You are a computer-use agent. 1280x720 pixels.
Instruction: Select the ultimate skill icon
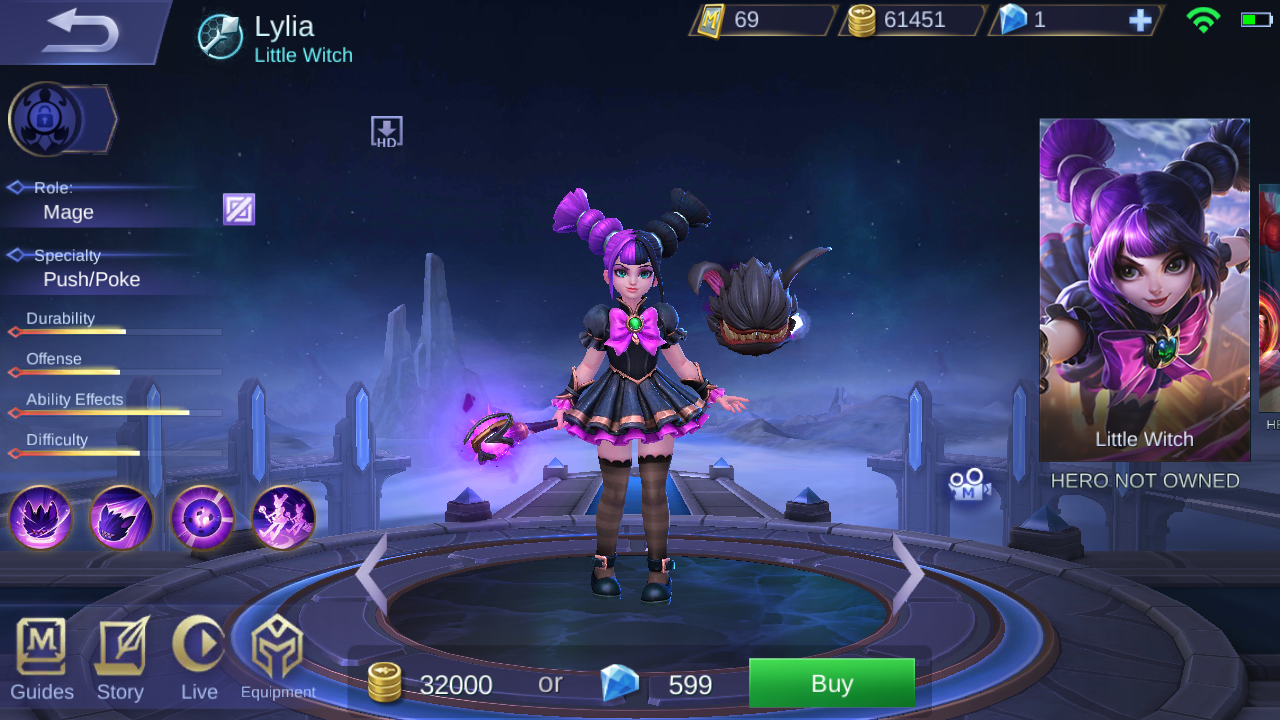[x=285, y=518]
